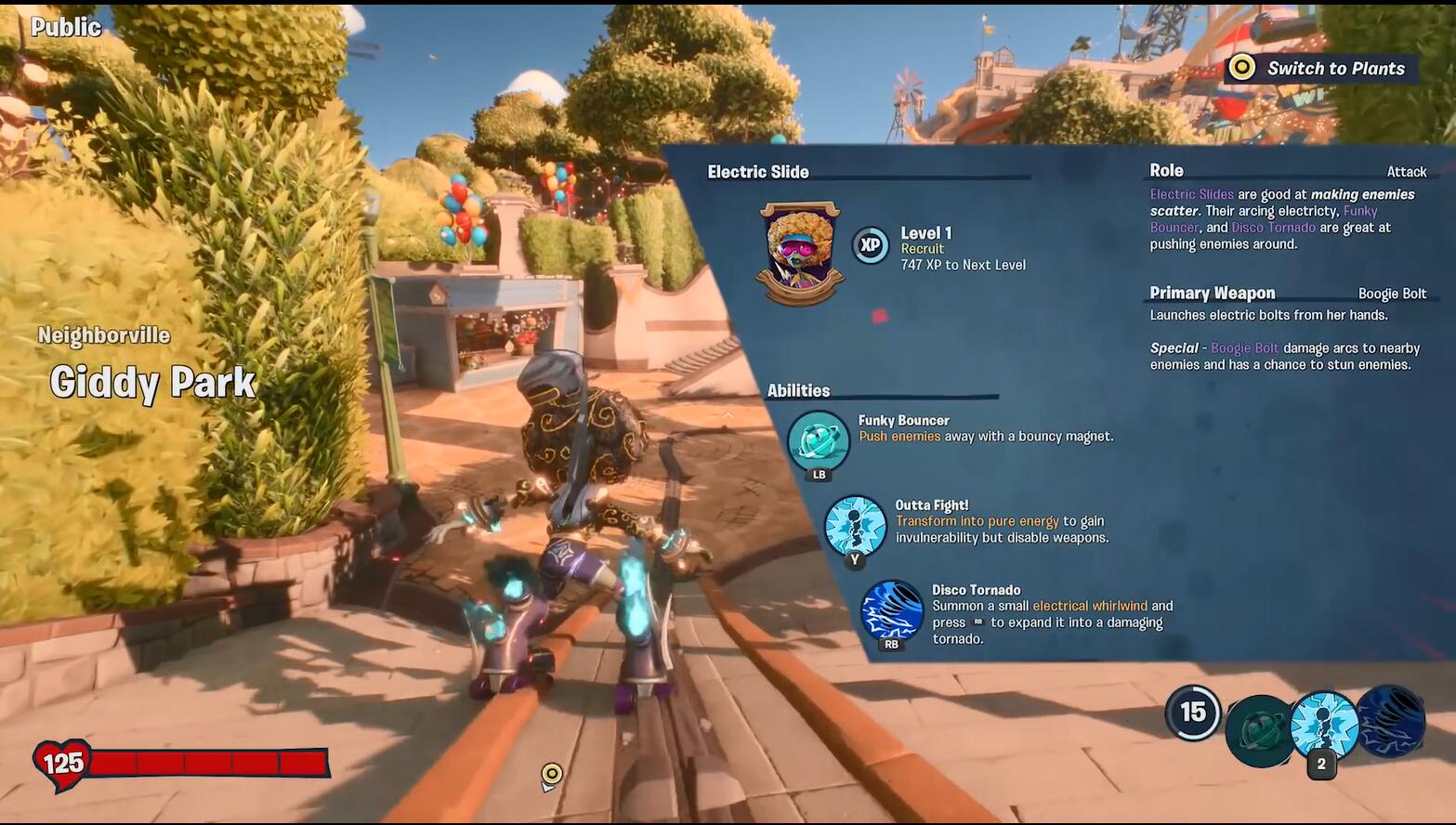Click the Disco Tornado ability icon
The height and width of the screenshot is (825, 1456).
pyautogui.click(x=892, y=611)
